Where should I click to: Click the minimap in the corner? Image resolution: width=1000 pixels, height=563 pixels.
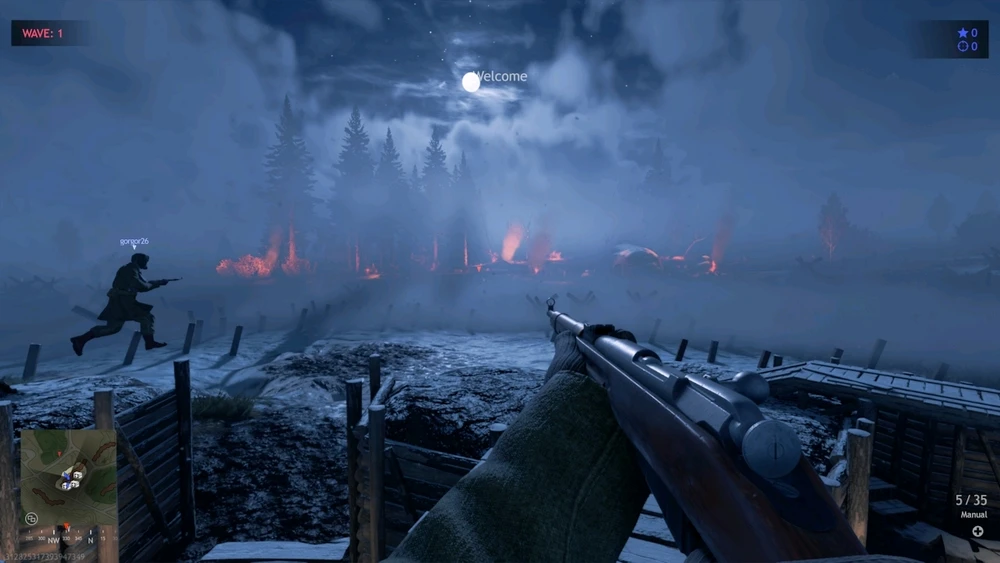point(68,477)
